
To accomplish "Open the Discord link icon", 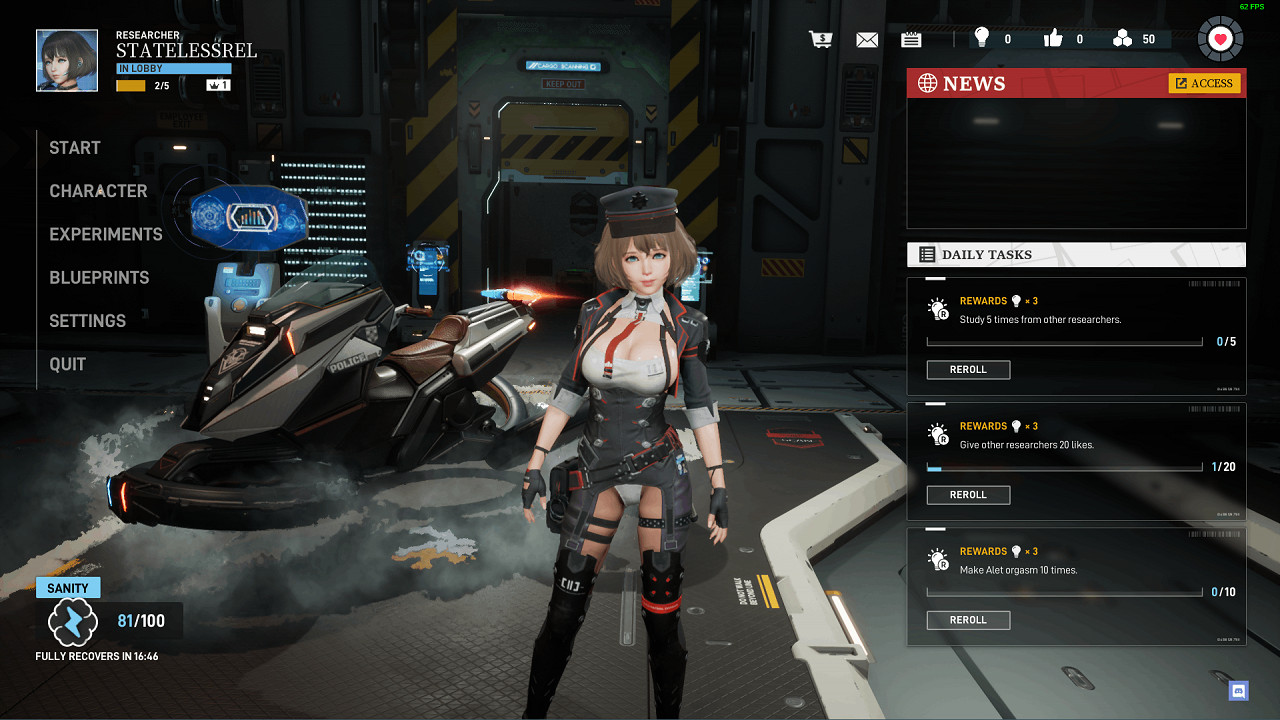I will (x=1239, y=690).
